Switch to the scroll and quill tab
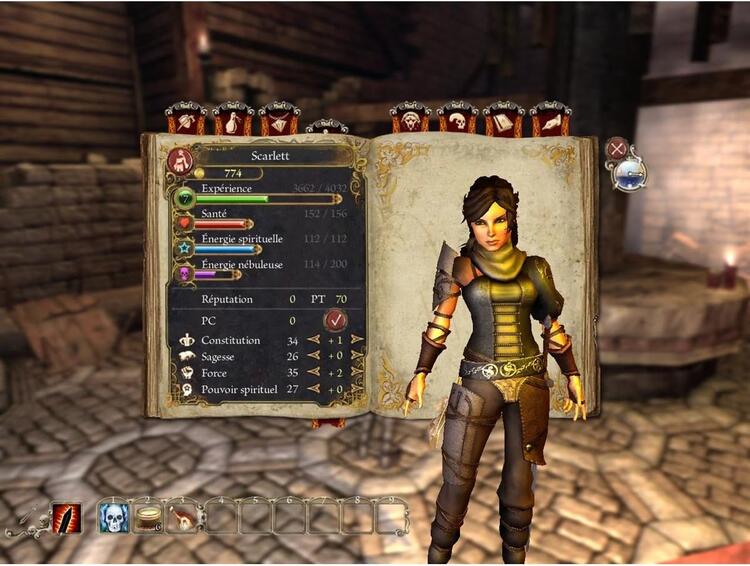The width and height of the screenshot is (750, 566). [550, 121]
